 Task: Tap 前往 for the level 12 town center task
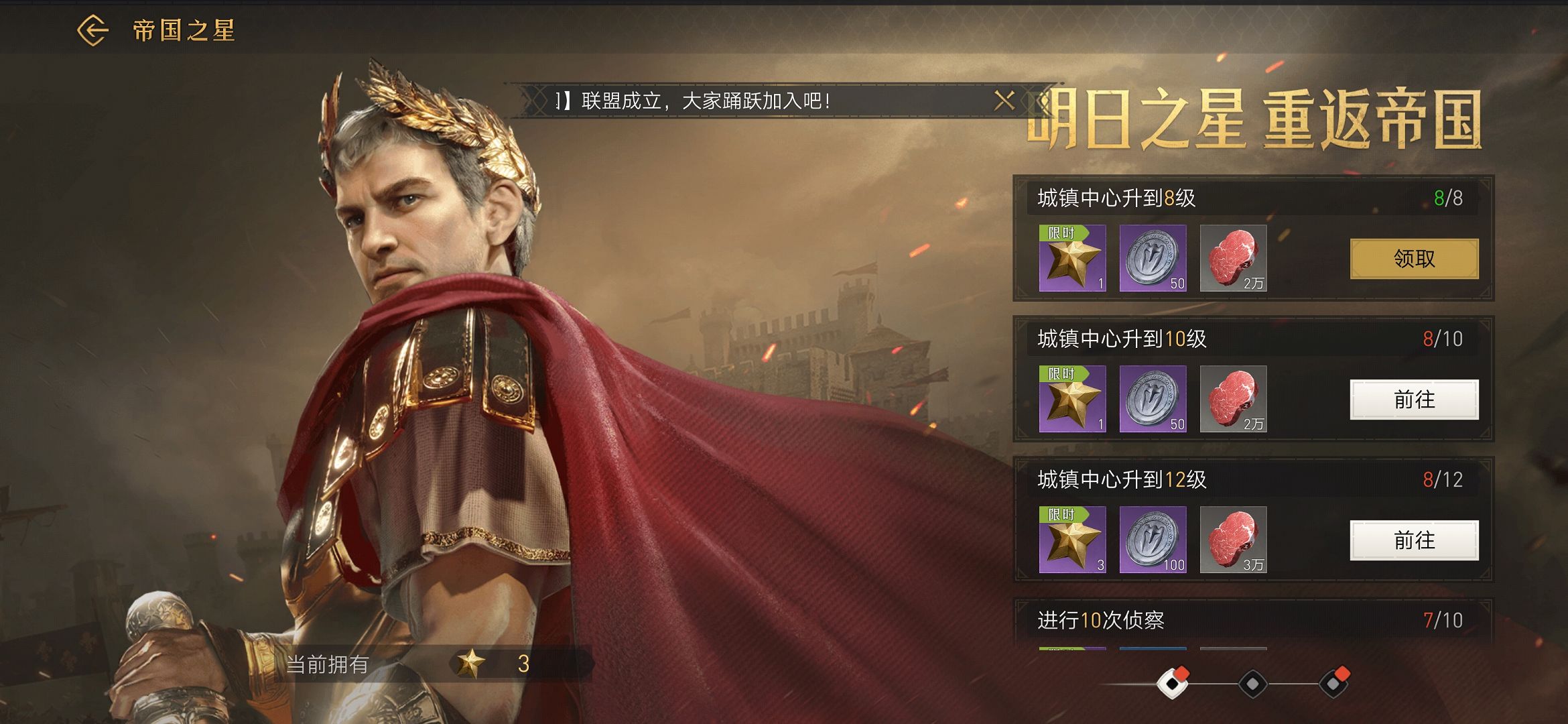click(1414, 540)
